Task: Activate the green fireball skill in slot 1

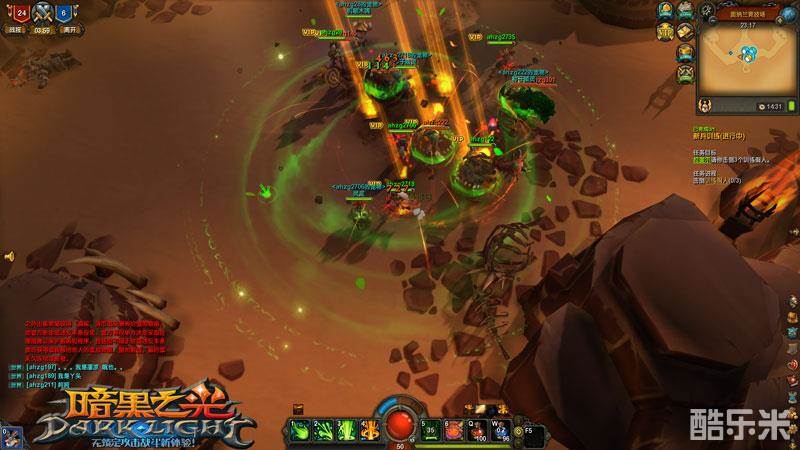Action: (x=301, y=430)
